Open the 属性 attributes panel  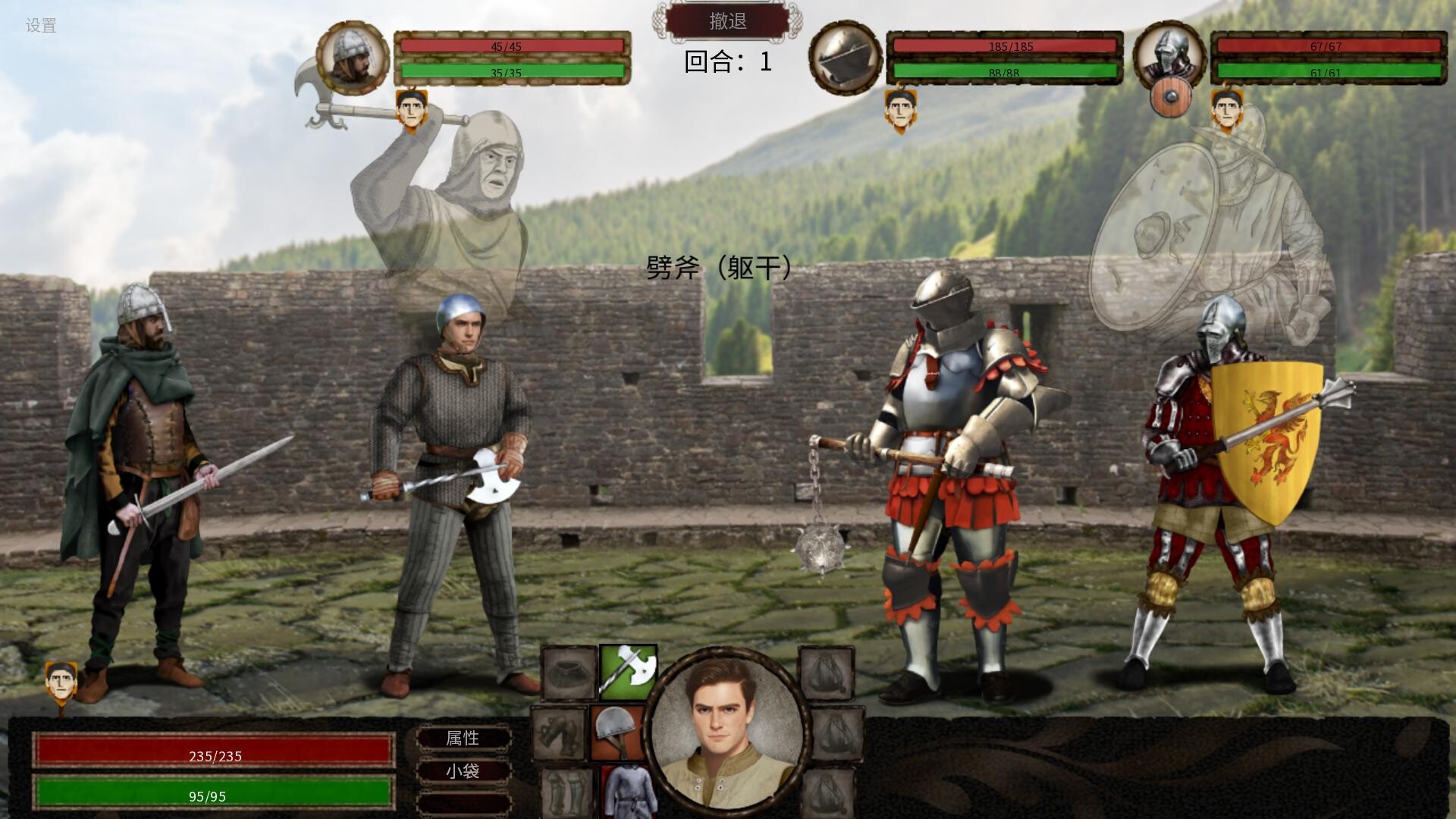point(465,739)
